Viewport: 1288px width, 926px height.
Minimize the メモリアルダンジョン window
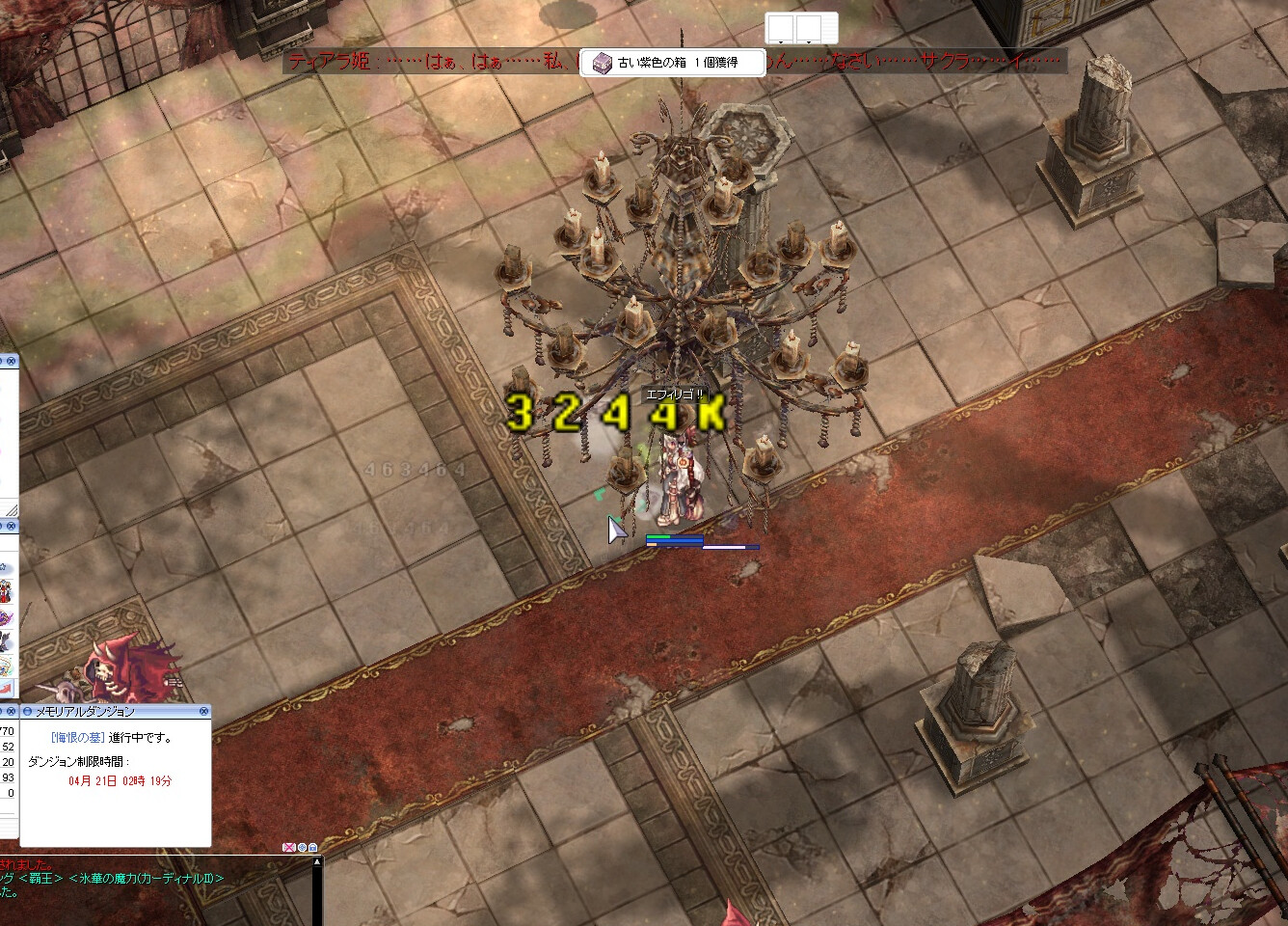point(26,711)
